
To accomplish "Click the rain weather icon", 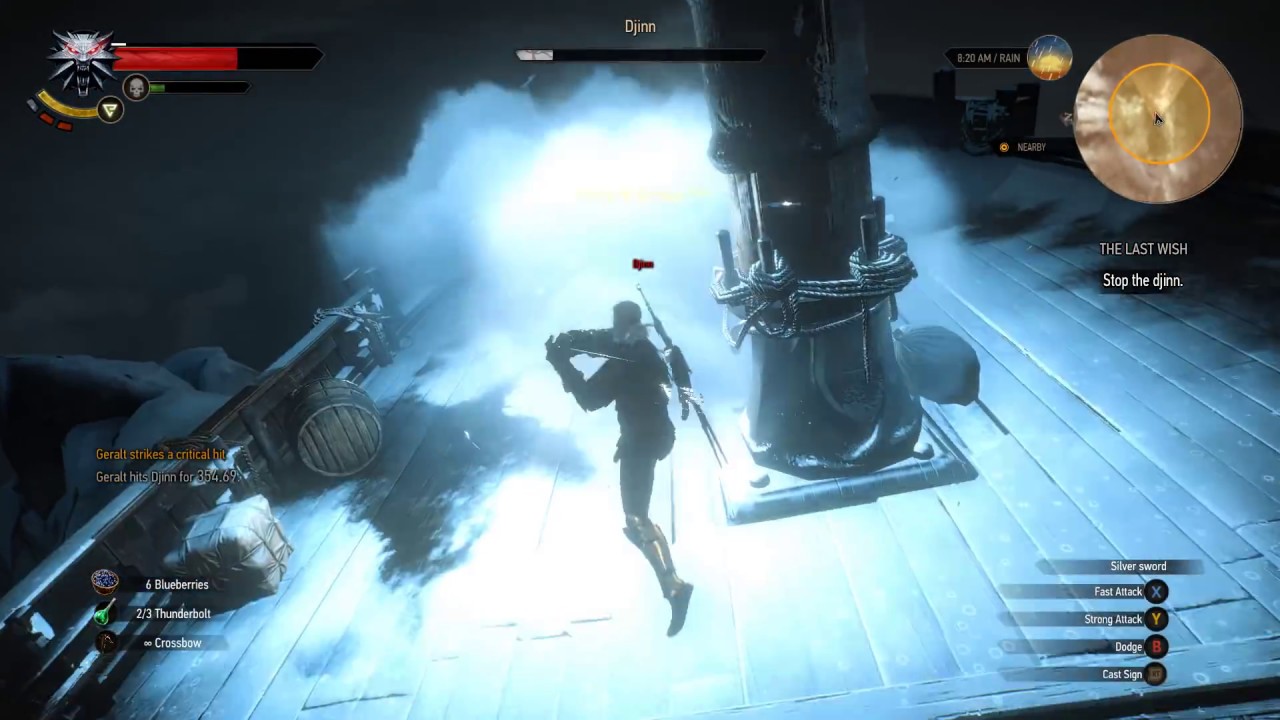I will 1049,58.
